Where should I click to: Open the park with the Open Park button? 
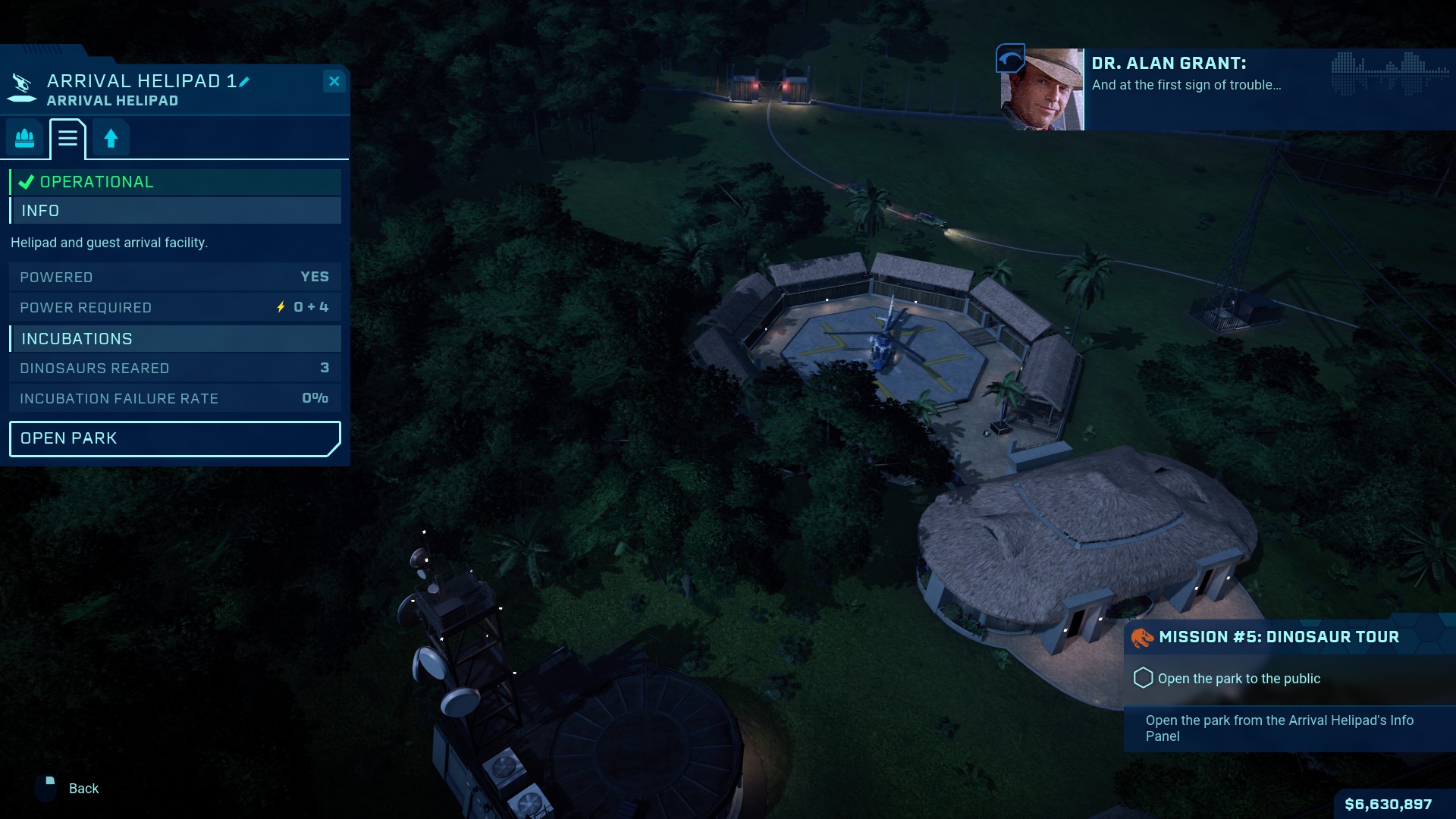[x=174, y=438]
